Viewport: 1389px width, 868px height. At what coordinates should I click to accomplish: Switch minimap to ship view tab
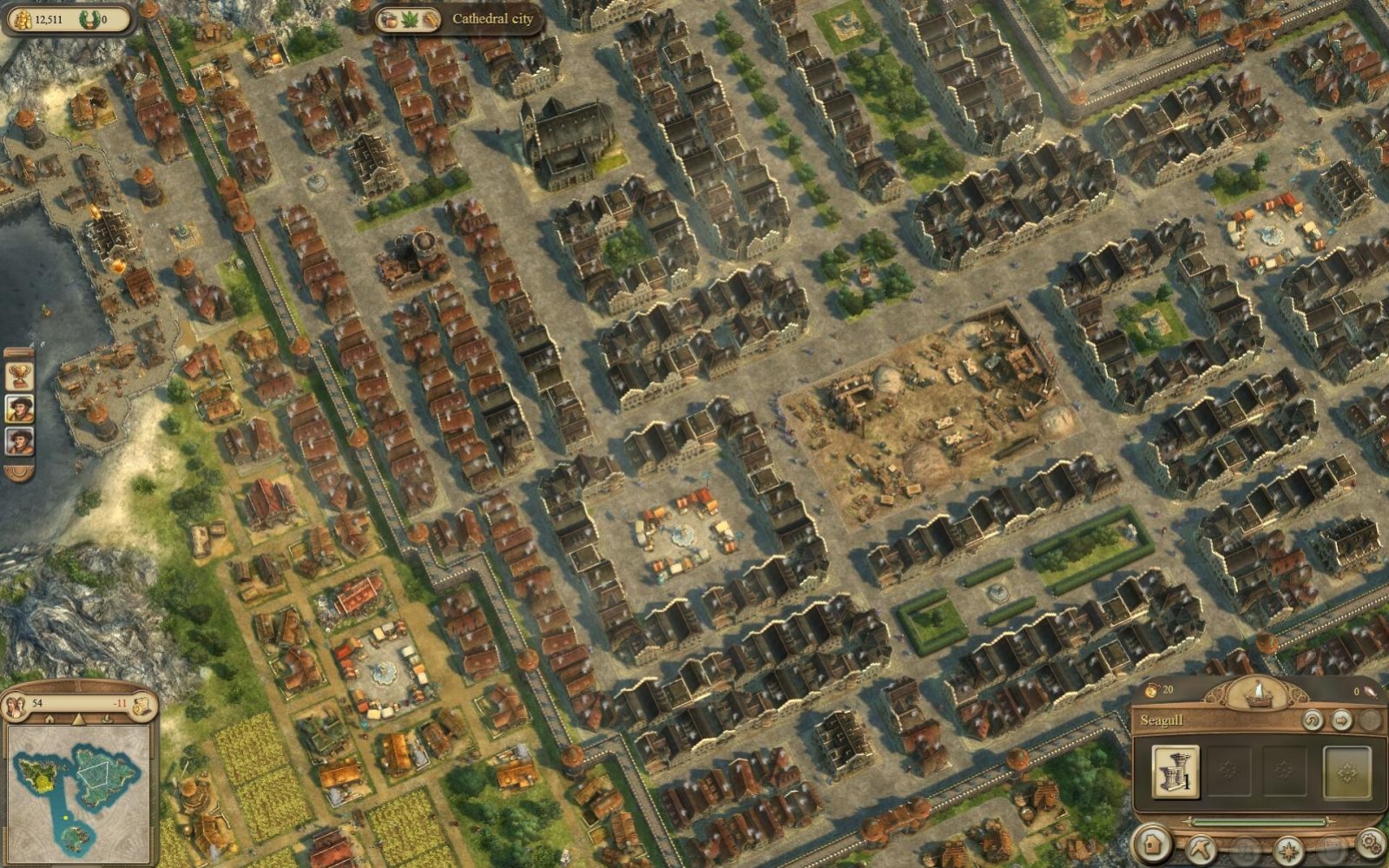coord(107,718)
